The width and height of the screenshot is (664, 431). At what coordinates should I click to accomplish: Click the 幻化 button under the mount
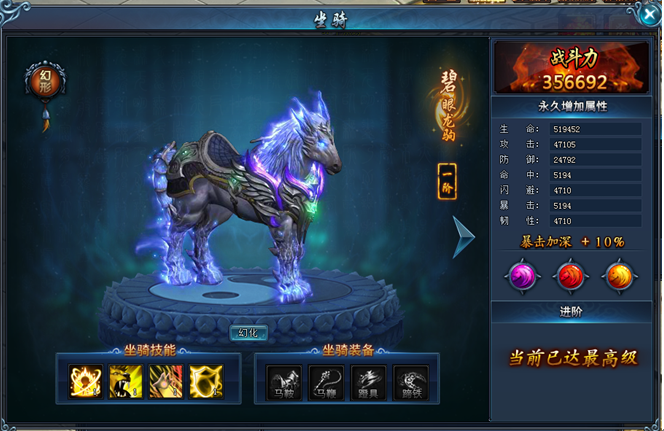pyautogui.click(x=249, y=332)
